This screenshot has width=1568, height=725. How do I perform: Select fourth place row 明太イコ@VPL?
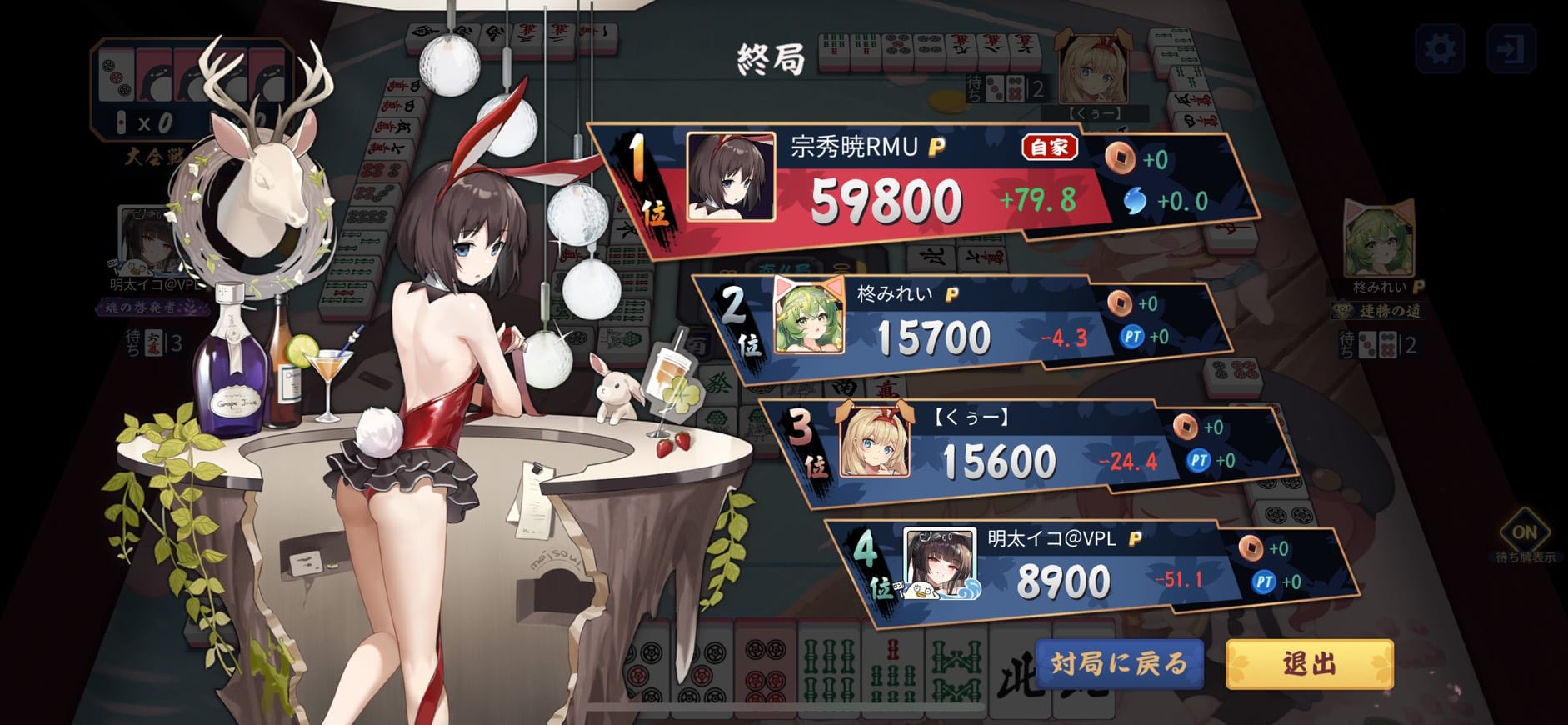(x=1083, y=569)
